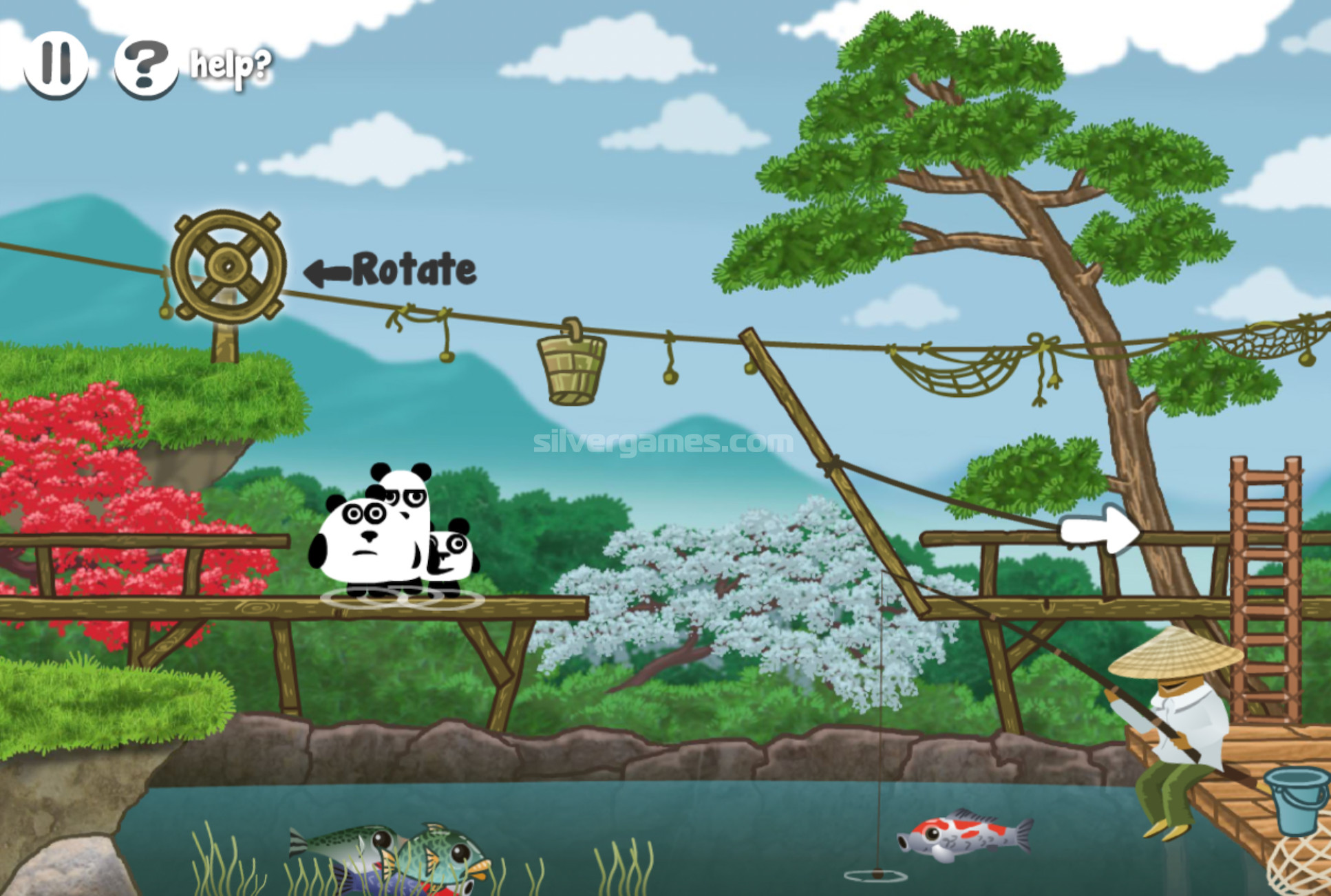Pause the game
The height and width of the screenshot is (896, 1331).
(x=56, y=64)
